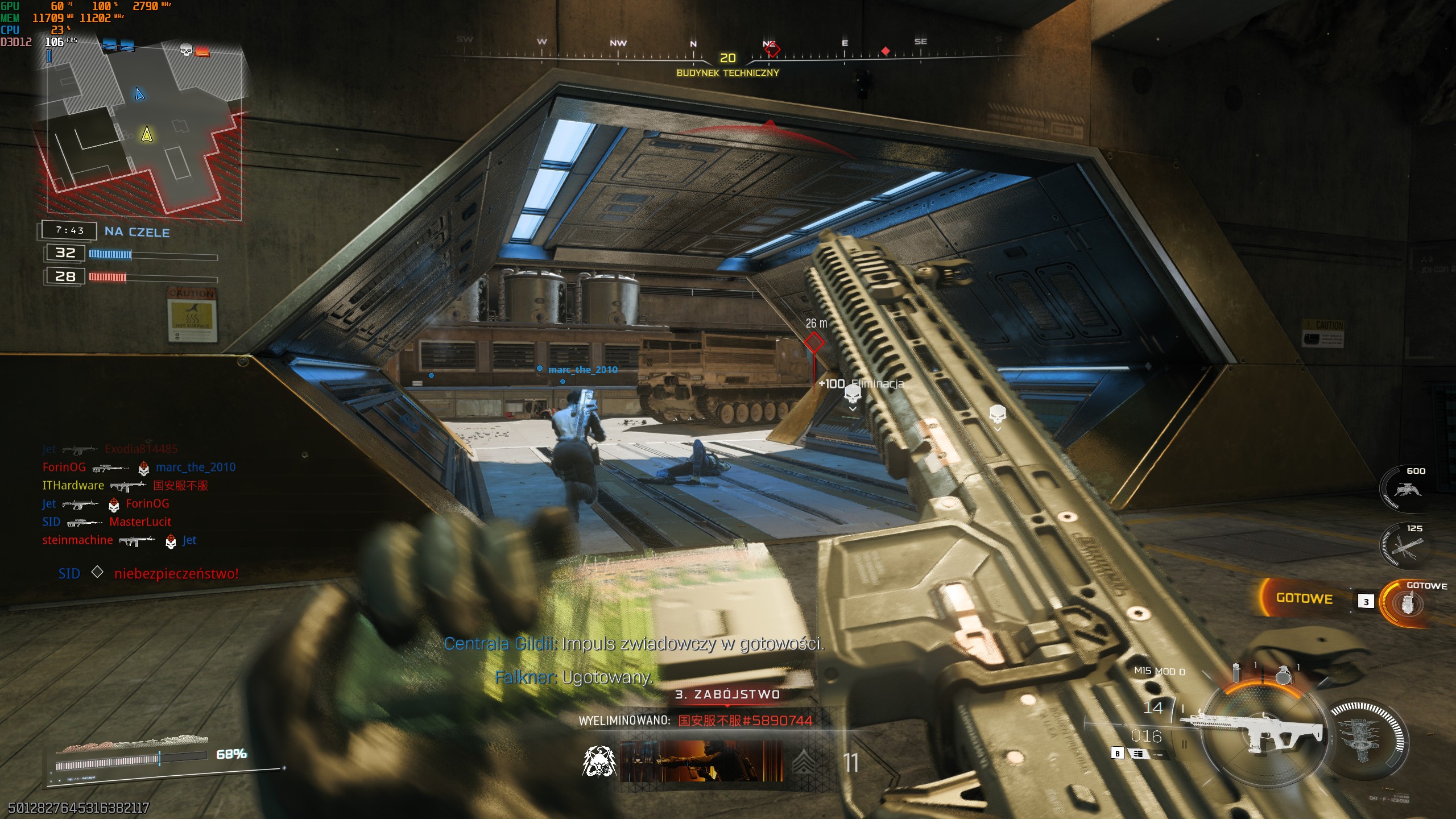
Task: Select the frag grenade icon
Action: pos(1283,675)
